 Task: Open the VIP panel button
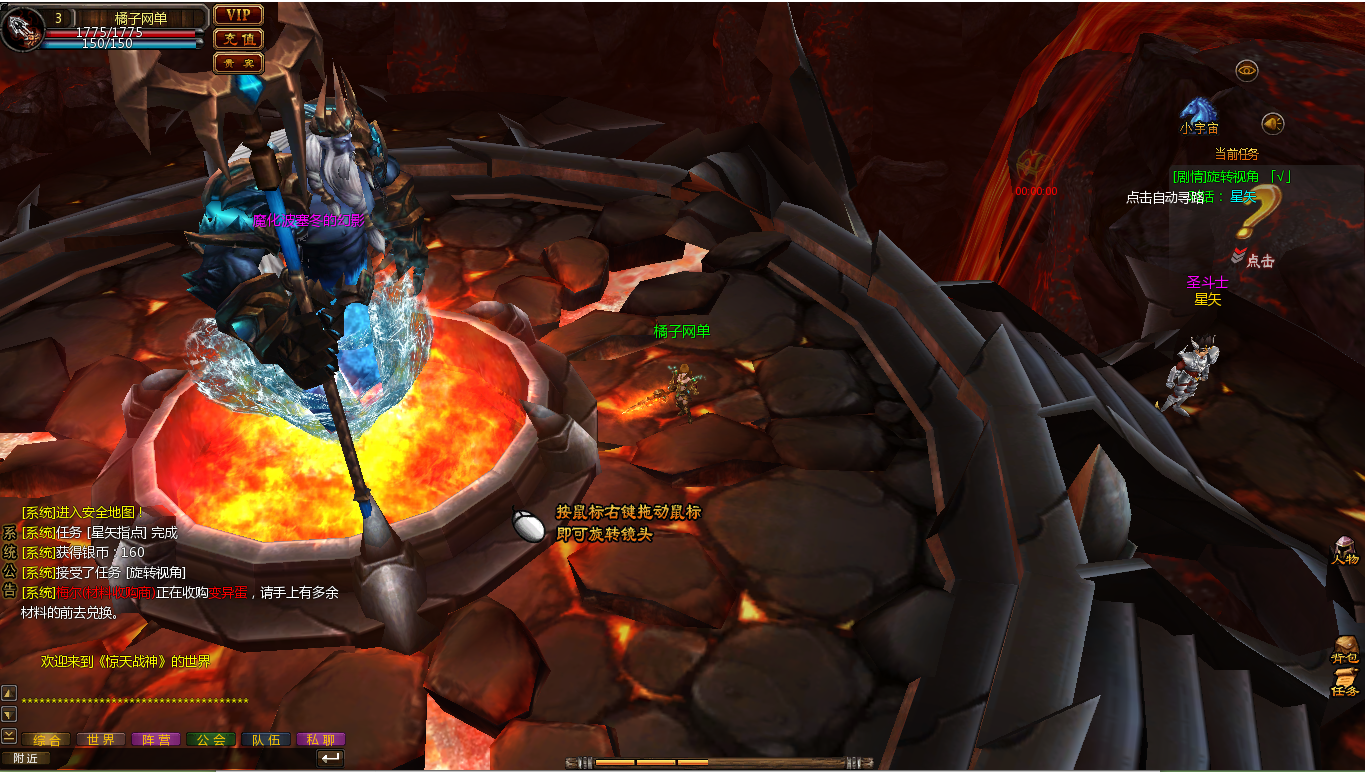(x=238, y=14)
